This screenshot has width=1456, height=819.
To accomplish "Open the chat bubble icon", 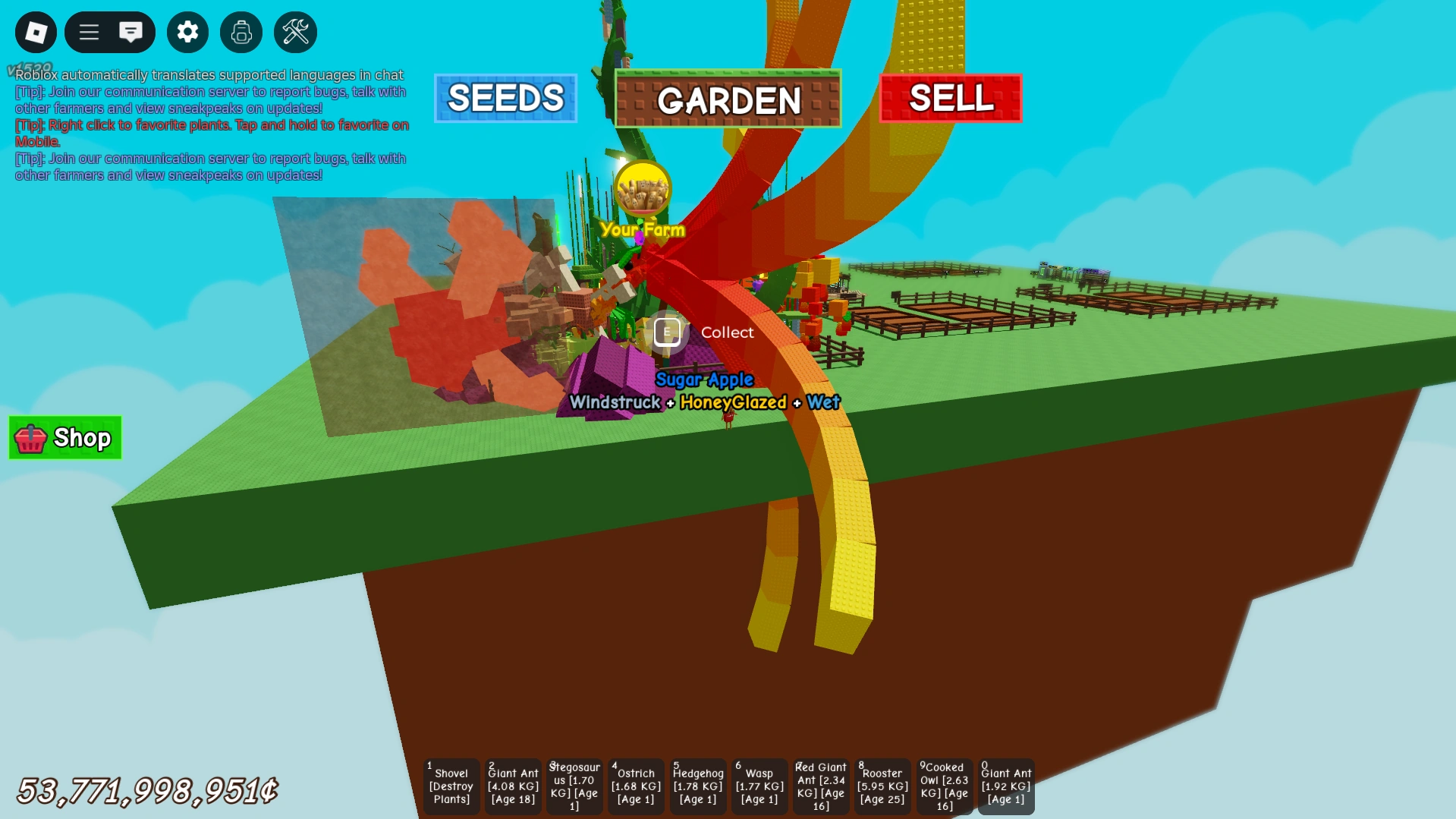I will (133, 32).
